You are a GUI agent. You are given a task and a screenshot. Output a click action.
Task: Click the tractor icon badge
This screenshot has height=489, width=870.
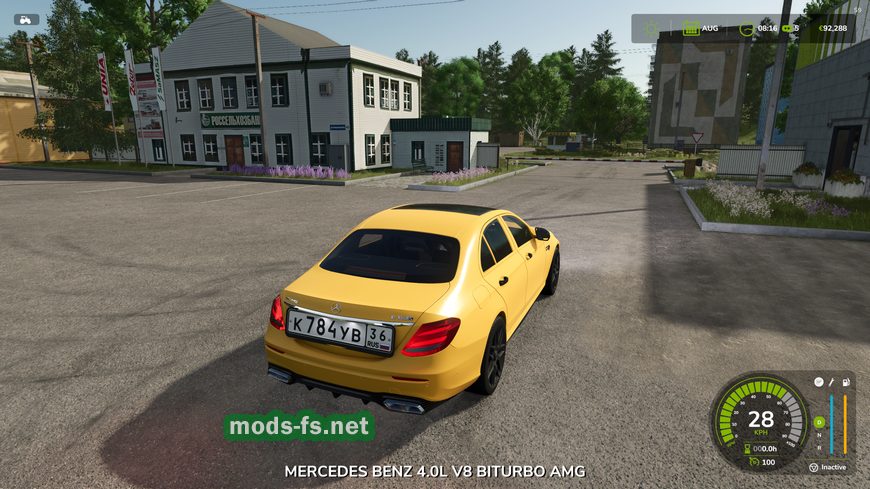(x=26, y=19)
